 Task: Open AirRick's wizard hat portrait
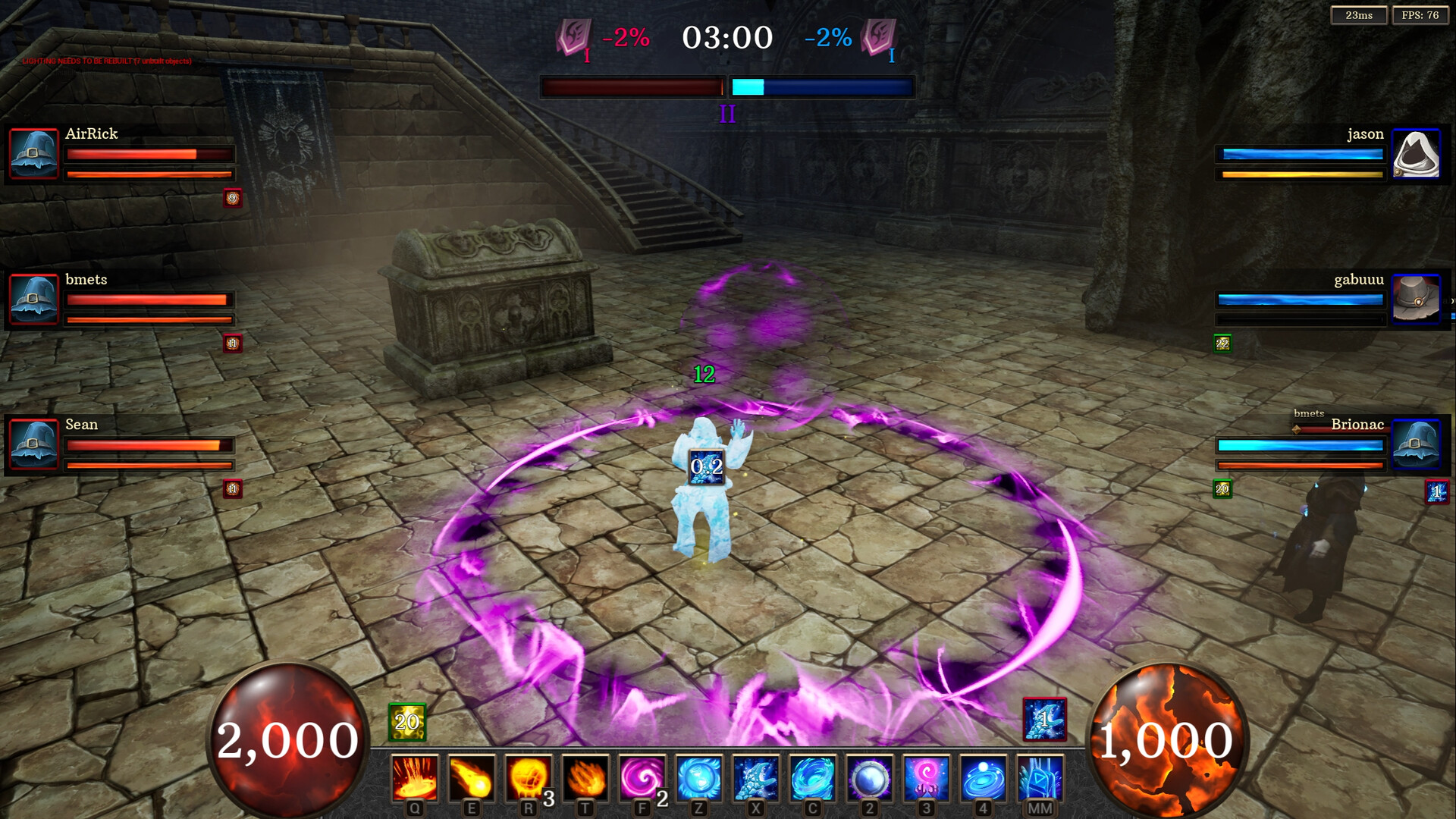[33, 154]
